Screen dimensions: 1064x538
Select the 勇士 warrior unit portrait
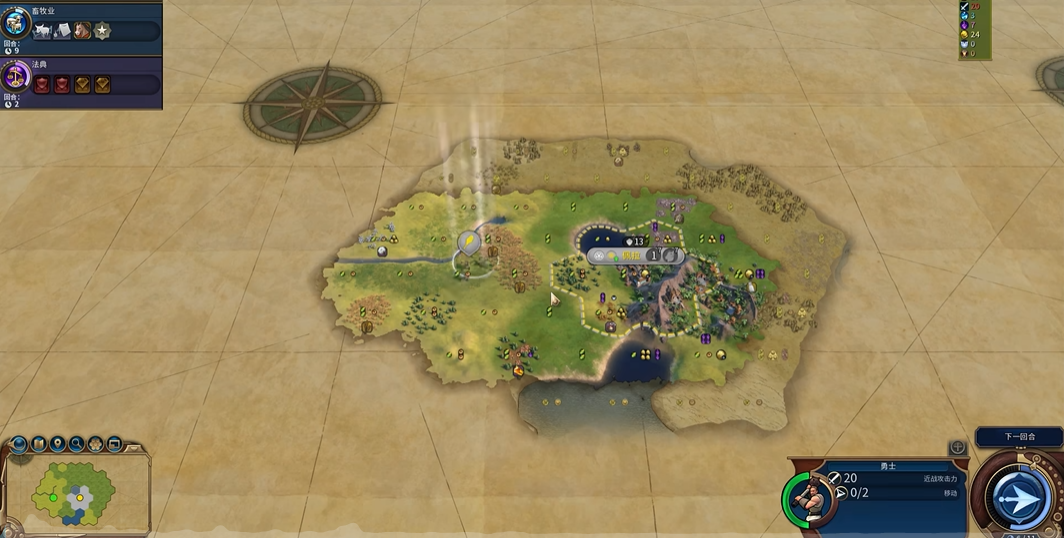click(808, 497)
